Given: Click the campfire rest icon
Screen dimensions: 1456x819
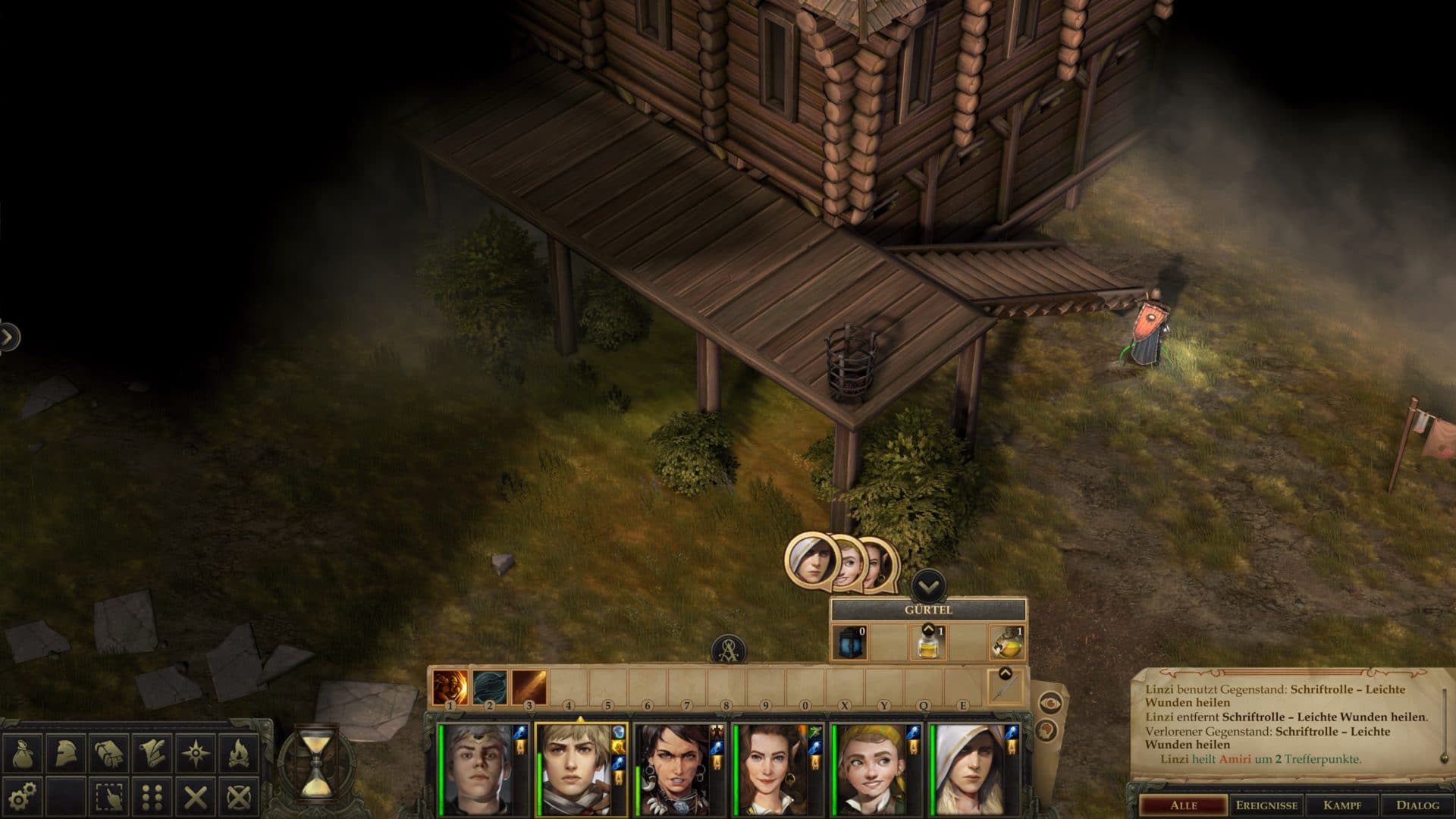Looking at the screenshot, I should tap(237, 752).
